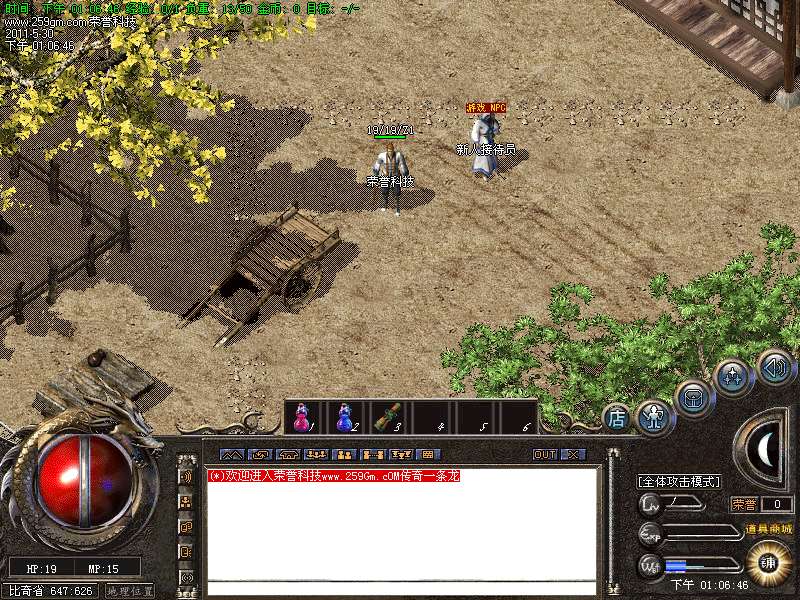
Task: Click the mountain-shaped icon in chat toolbar
Action: point(231,454)
